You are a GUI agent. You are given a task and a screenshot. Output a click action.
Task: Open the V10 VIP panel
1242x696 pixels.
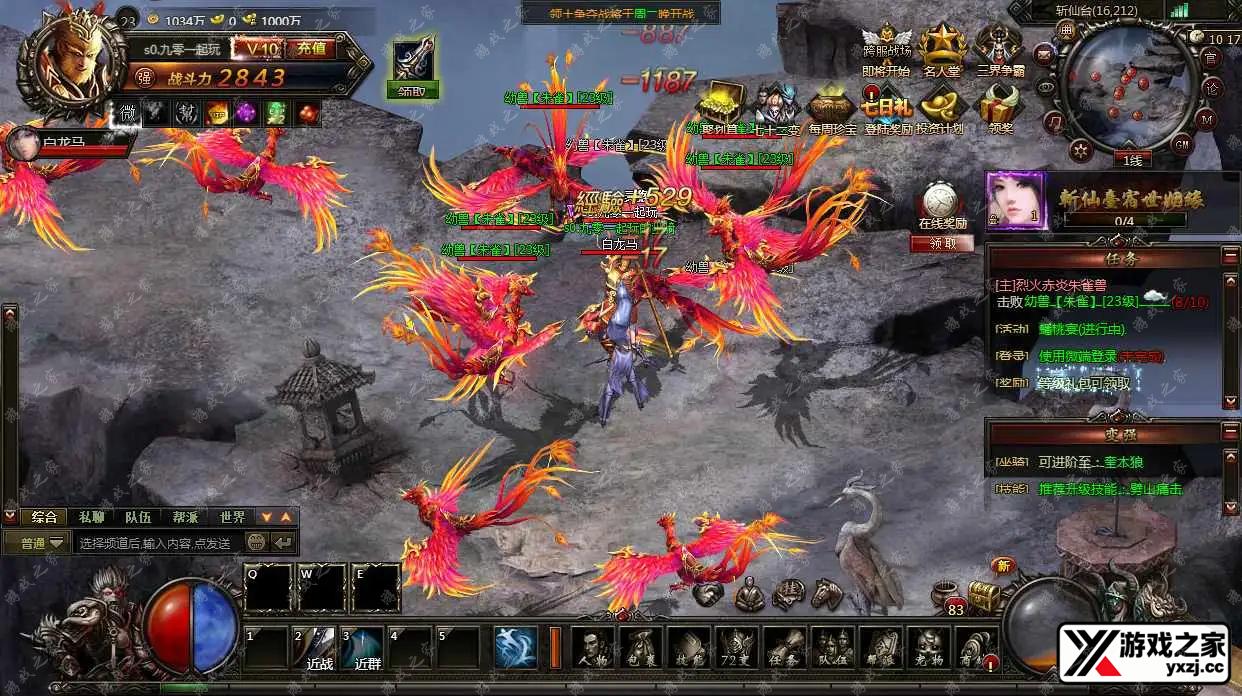point(256,48)
